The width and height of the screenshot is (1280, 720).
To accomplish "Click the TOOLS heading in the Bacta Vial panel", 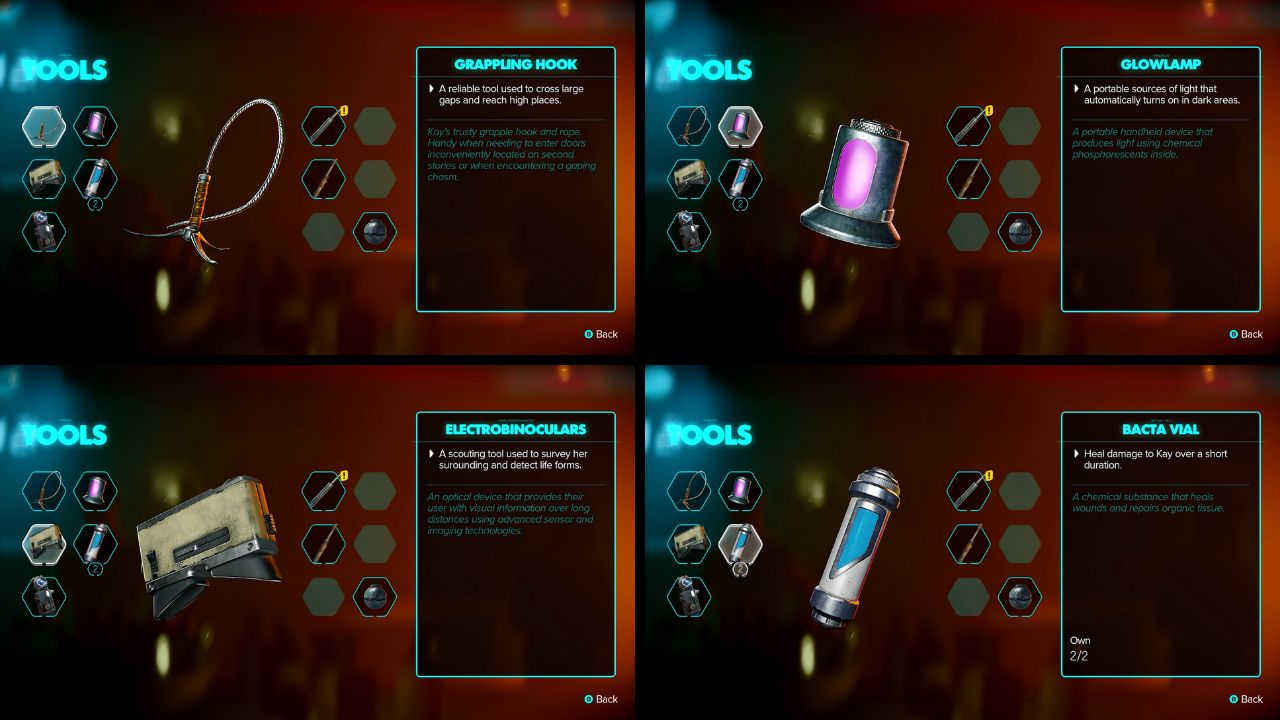I will click(710, 435).
